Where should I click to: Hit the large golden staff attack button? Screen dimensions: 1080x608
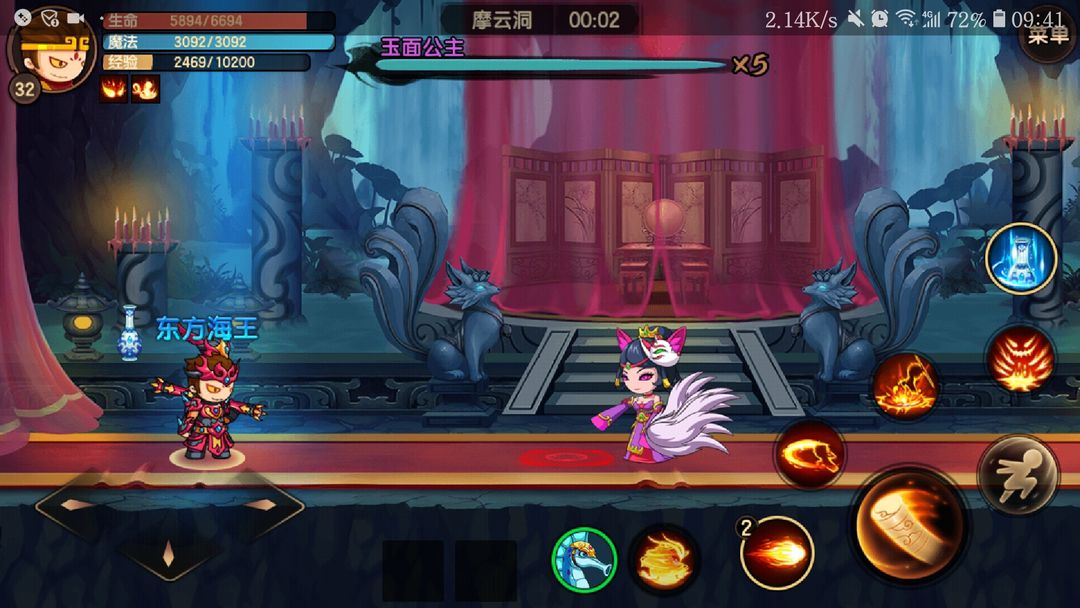click(x=908, y=525)
